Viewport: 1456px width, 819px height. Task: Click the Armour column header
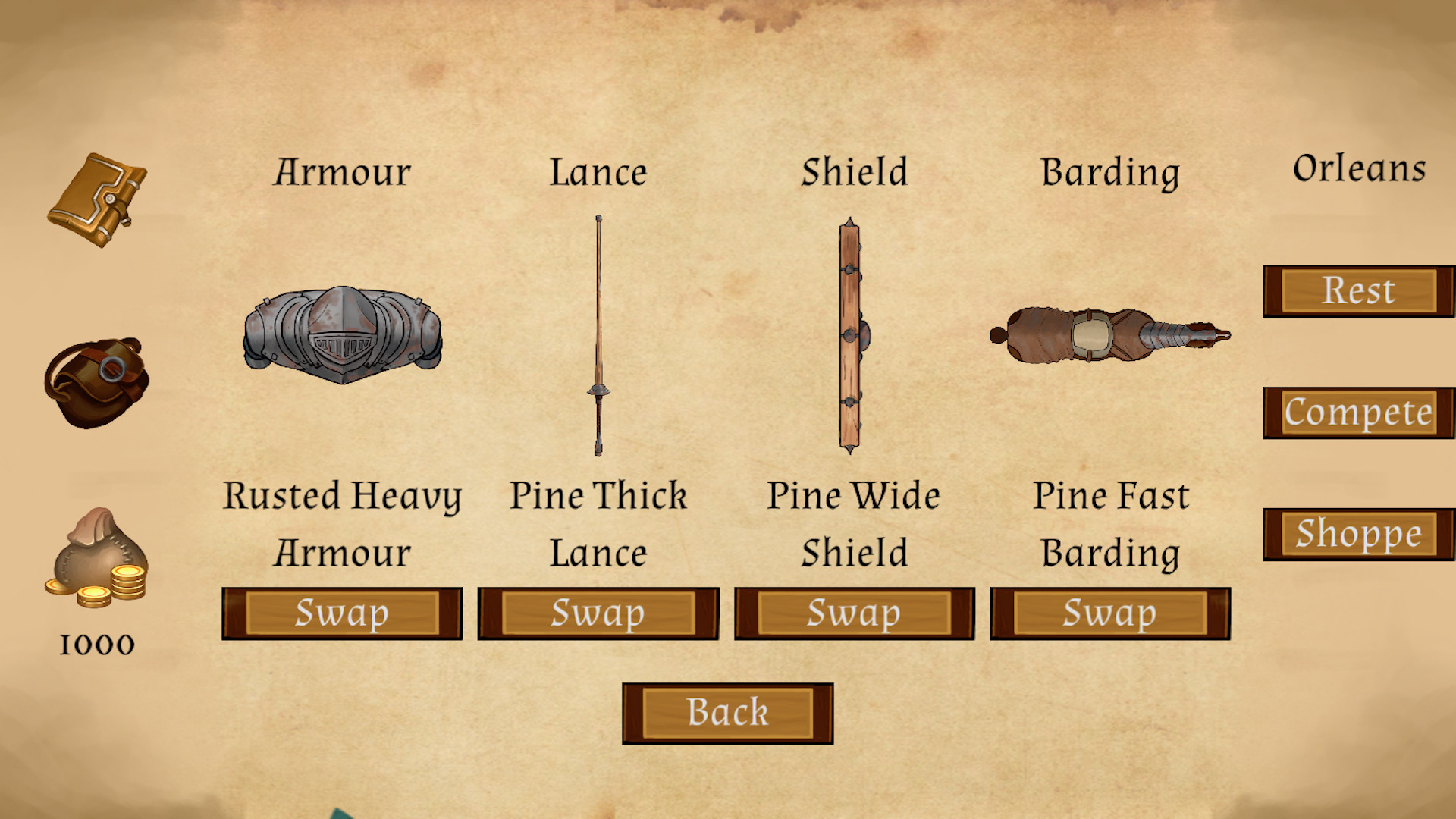[343, 172]
